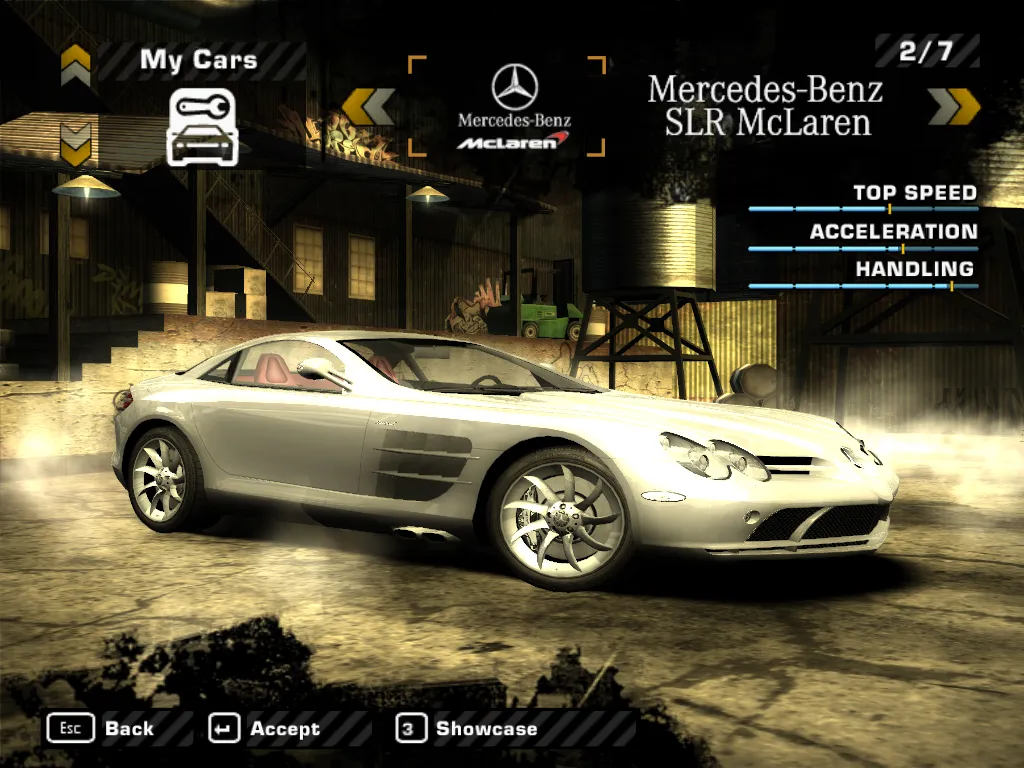This screenshot has width=1024, height=768.
Task: Select the My Cars wrench-and-car icon
Action: (202, 126)
